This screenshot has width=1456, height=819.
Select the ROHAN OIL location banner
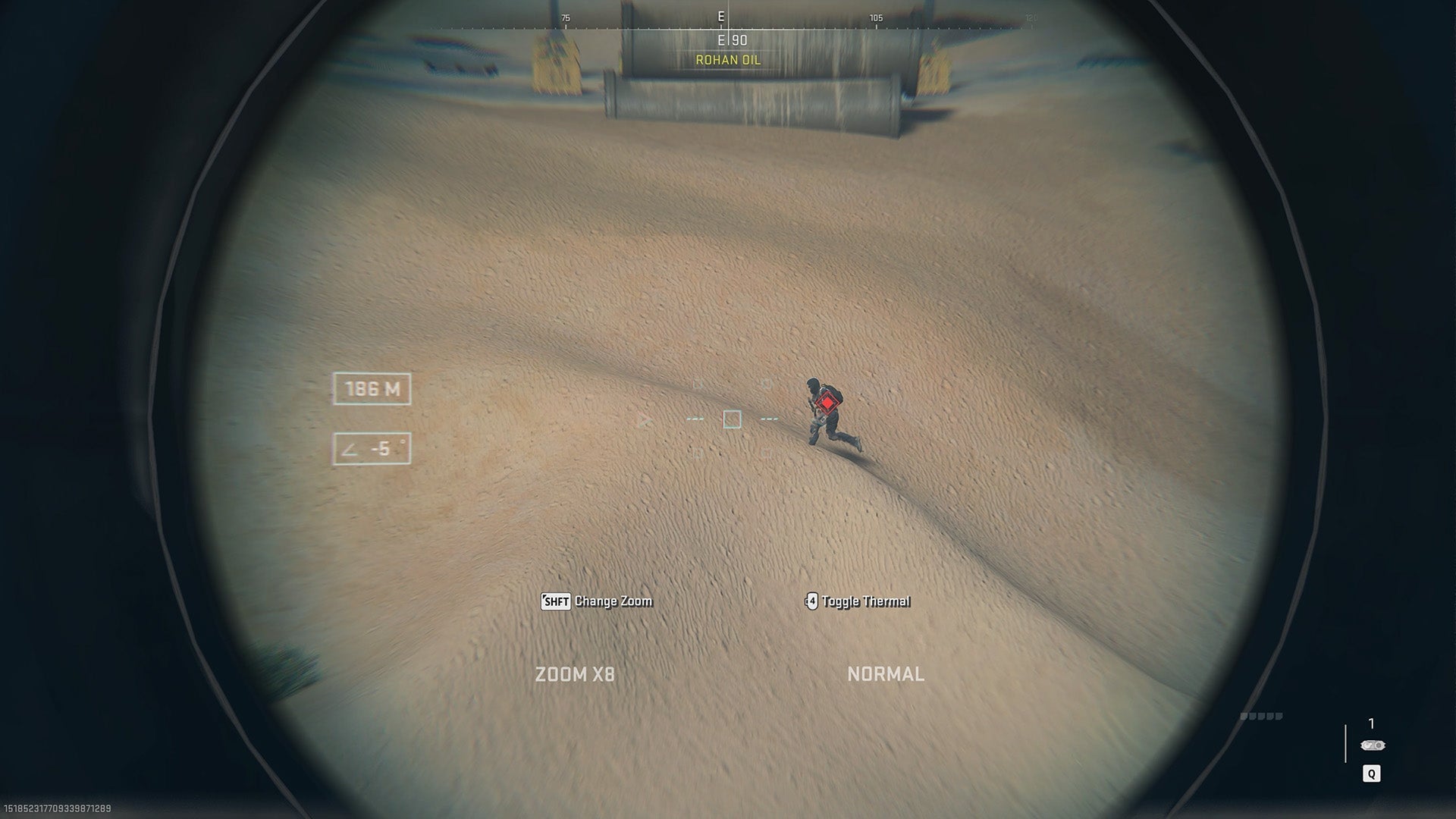[x=727, y=59]
